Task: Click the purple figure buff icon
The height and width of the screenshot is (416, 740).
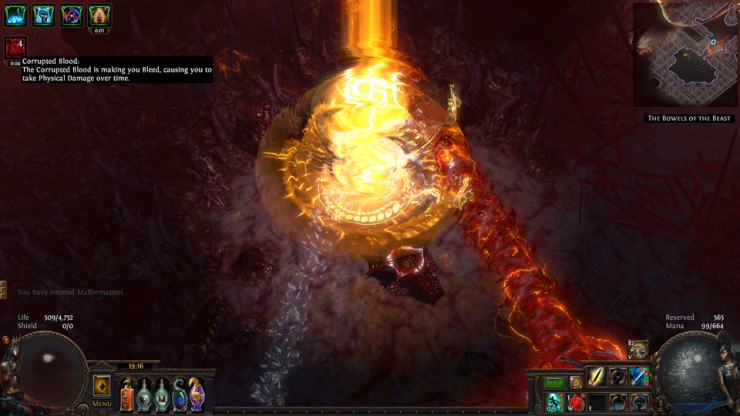Action: click(71, 15)
